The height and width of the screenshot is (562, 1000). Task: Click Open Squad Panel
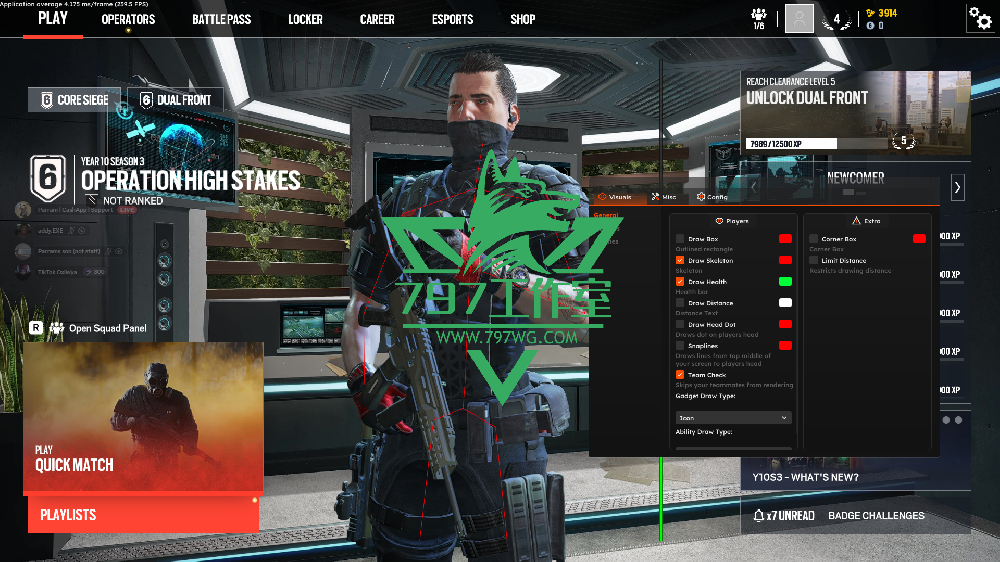(x=108, y=327)
